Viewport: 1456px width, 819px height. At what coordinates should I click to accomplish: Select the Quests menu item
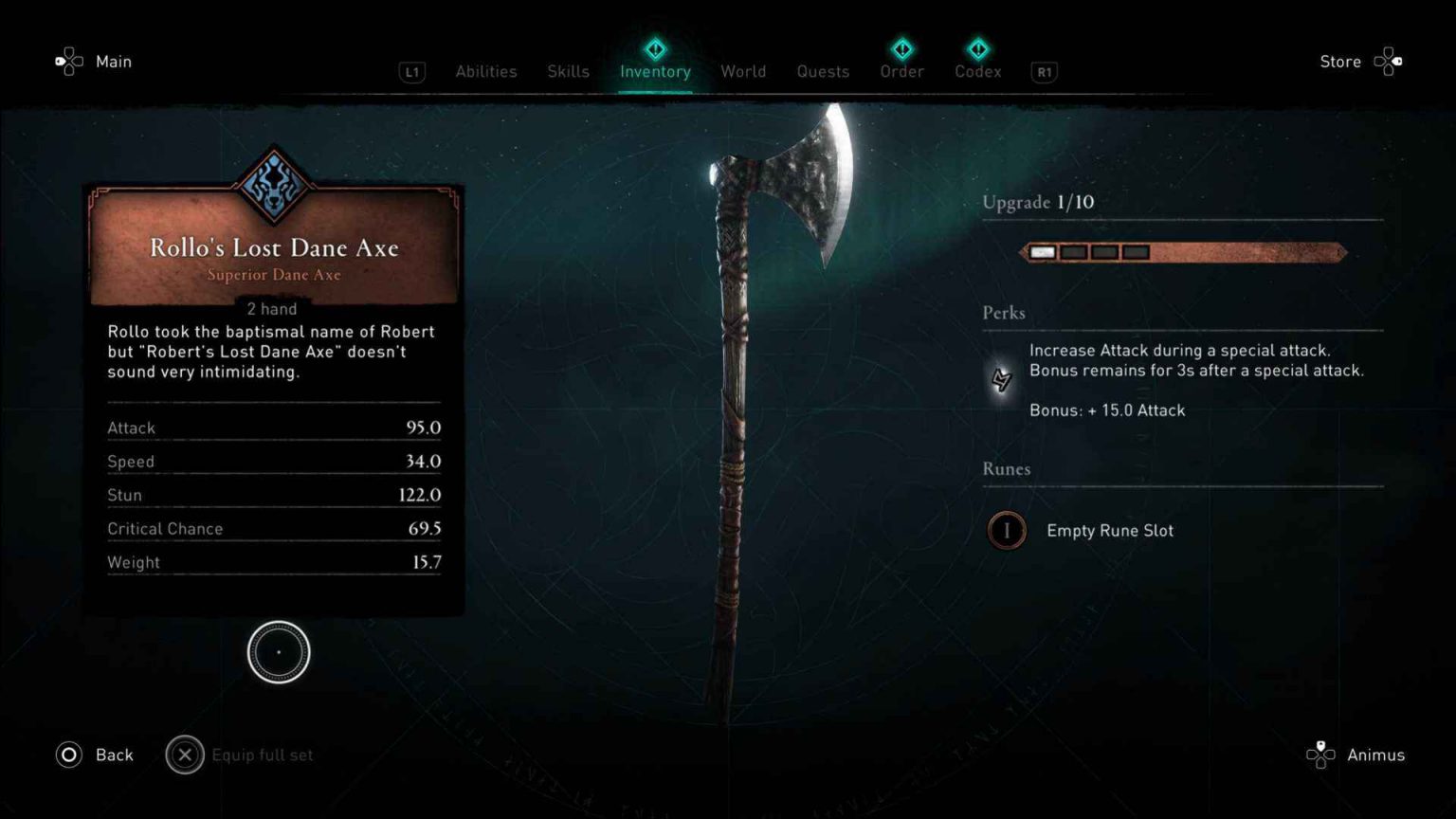[822, 71]
